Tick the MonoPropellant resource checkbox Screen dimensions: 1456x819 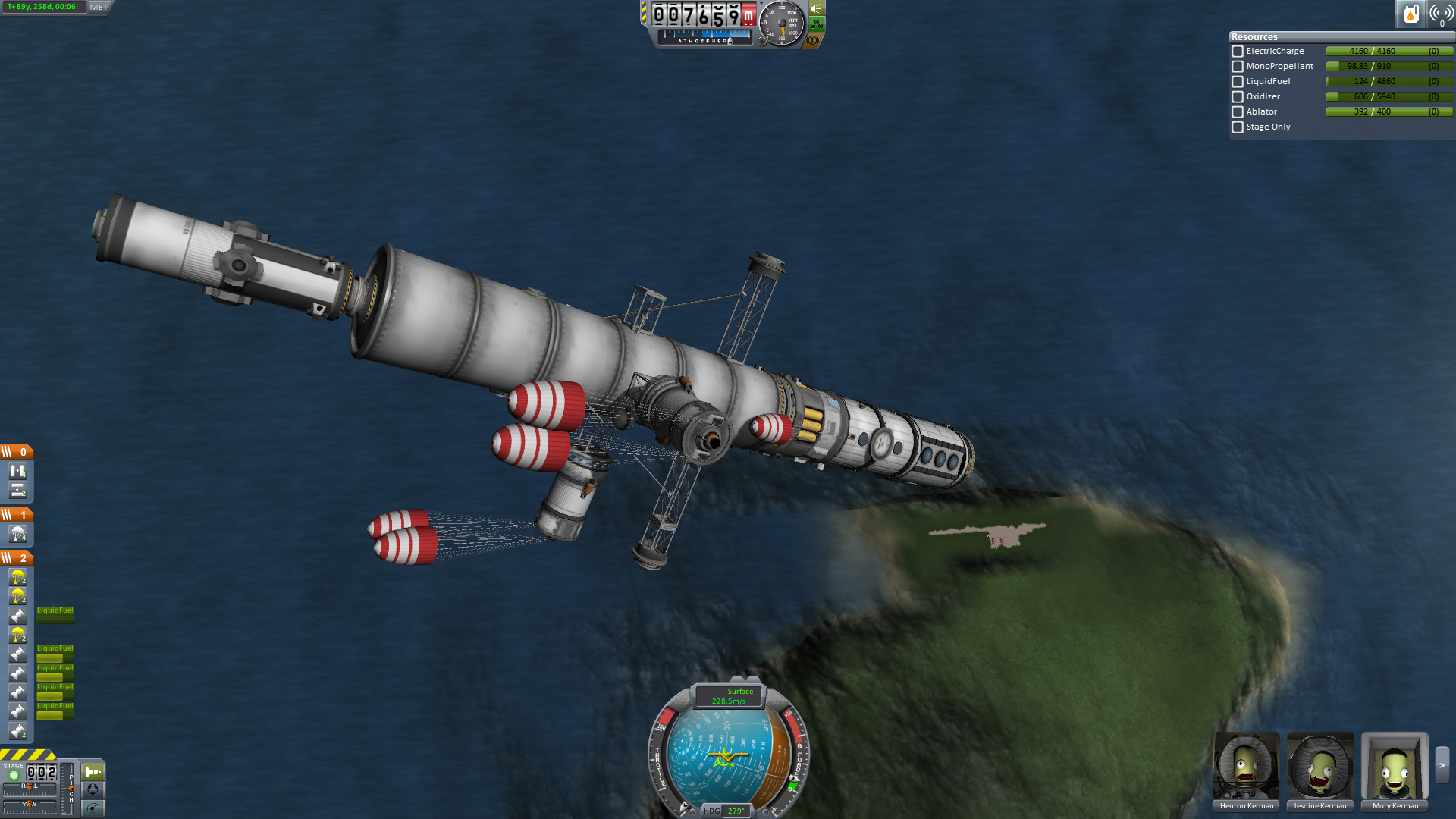tap(1238, 67)
